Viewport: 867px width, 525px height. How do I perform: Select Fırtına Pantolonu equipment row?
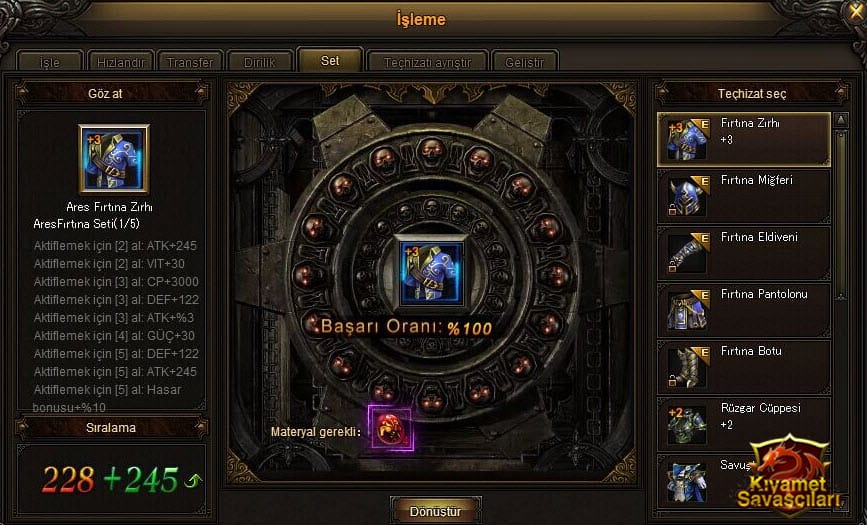(744, 309)
